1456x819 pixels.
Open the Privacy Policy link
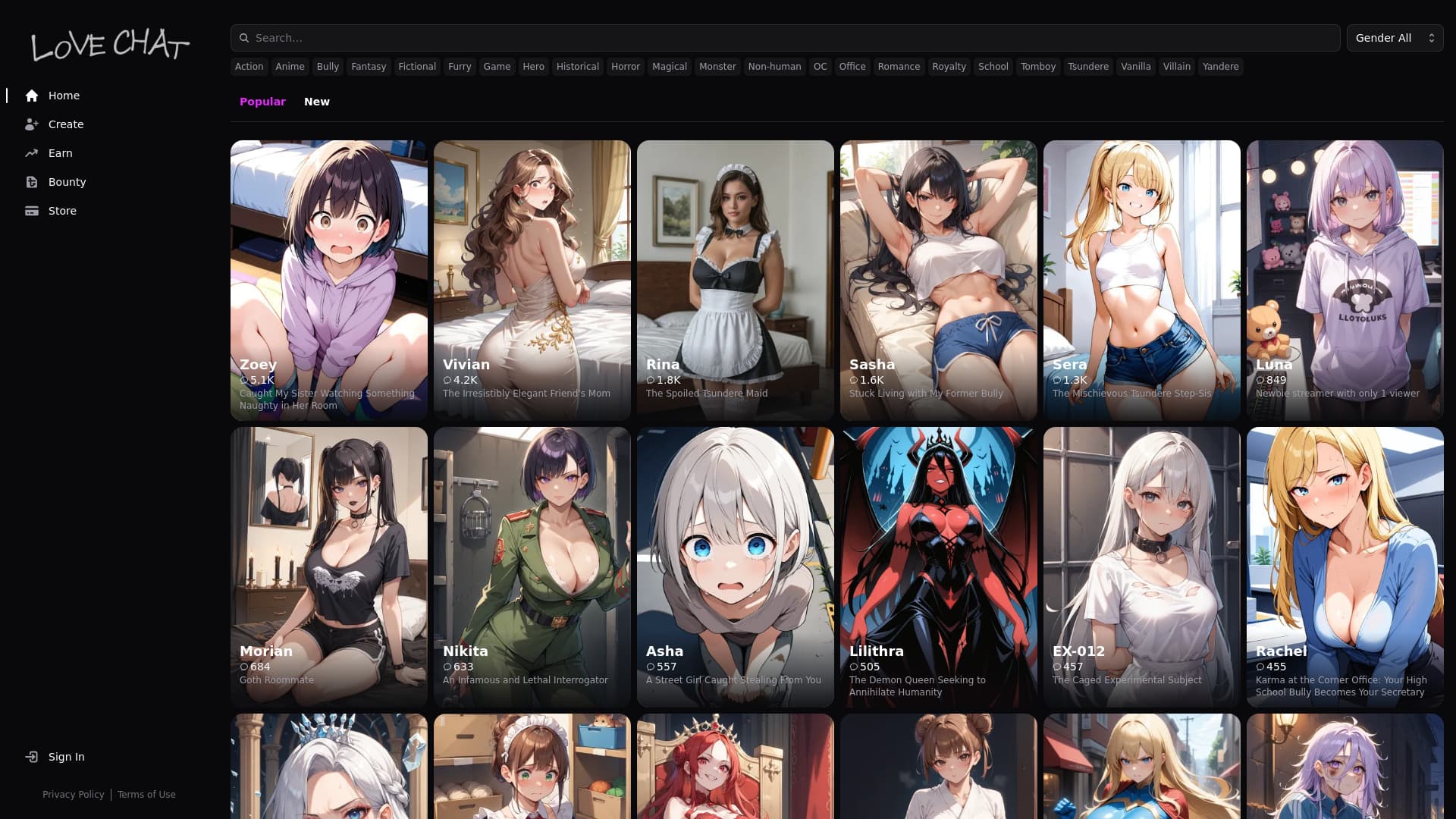point(74,795)
